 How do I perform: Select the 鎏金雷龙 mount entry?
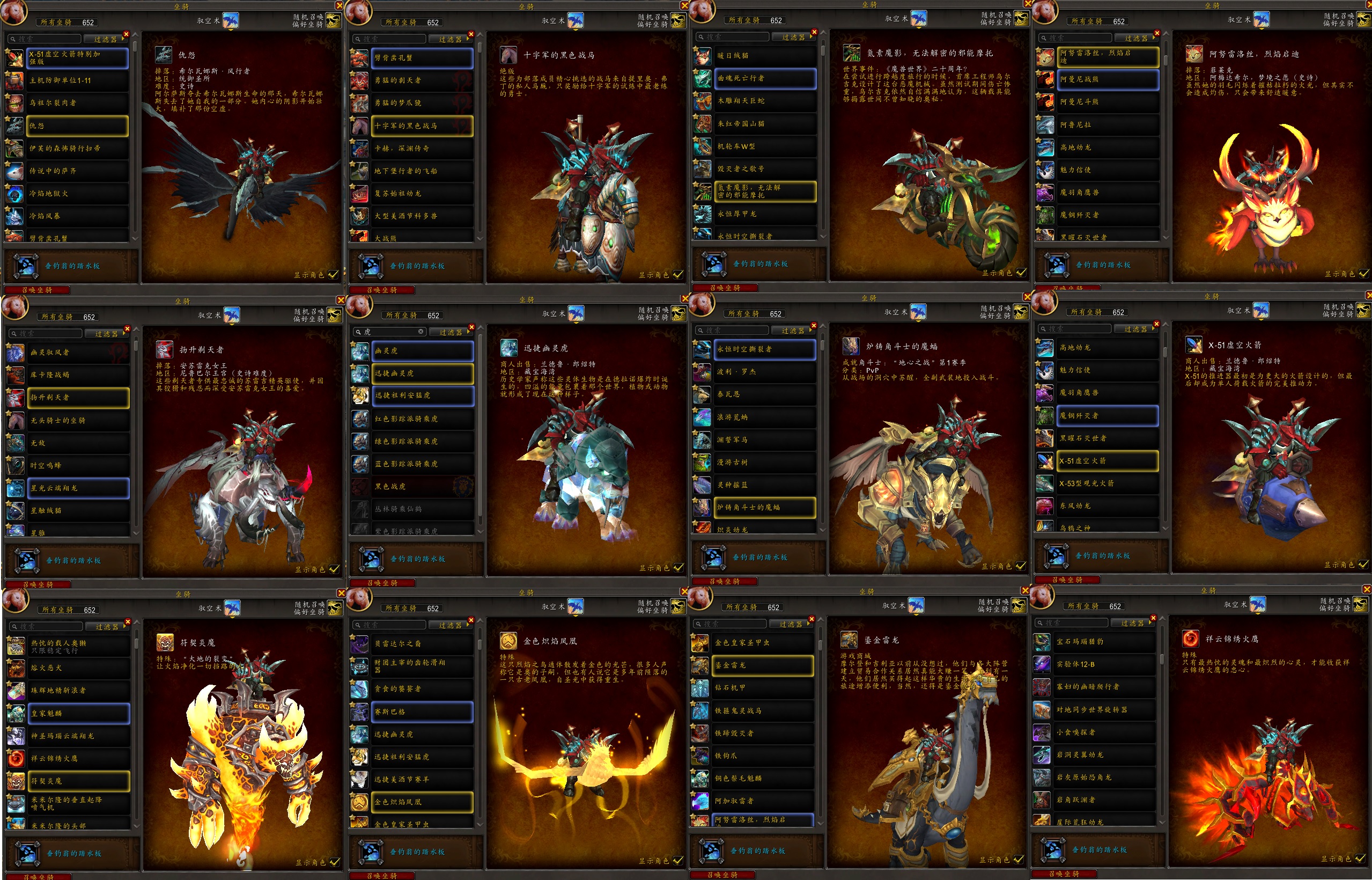coord(762,666)
